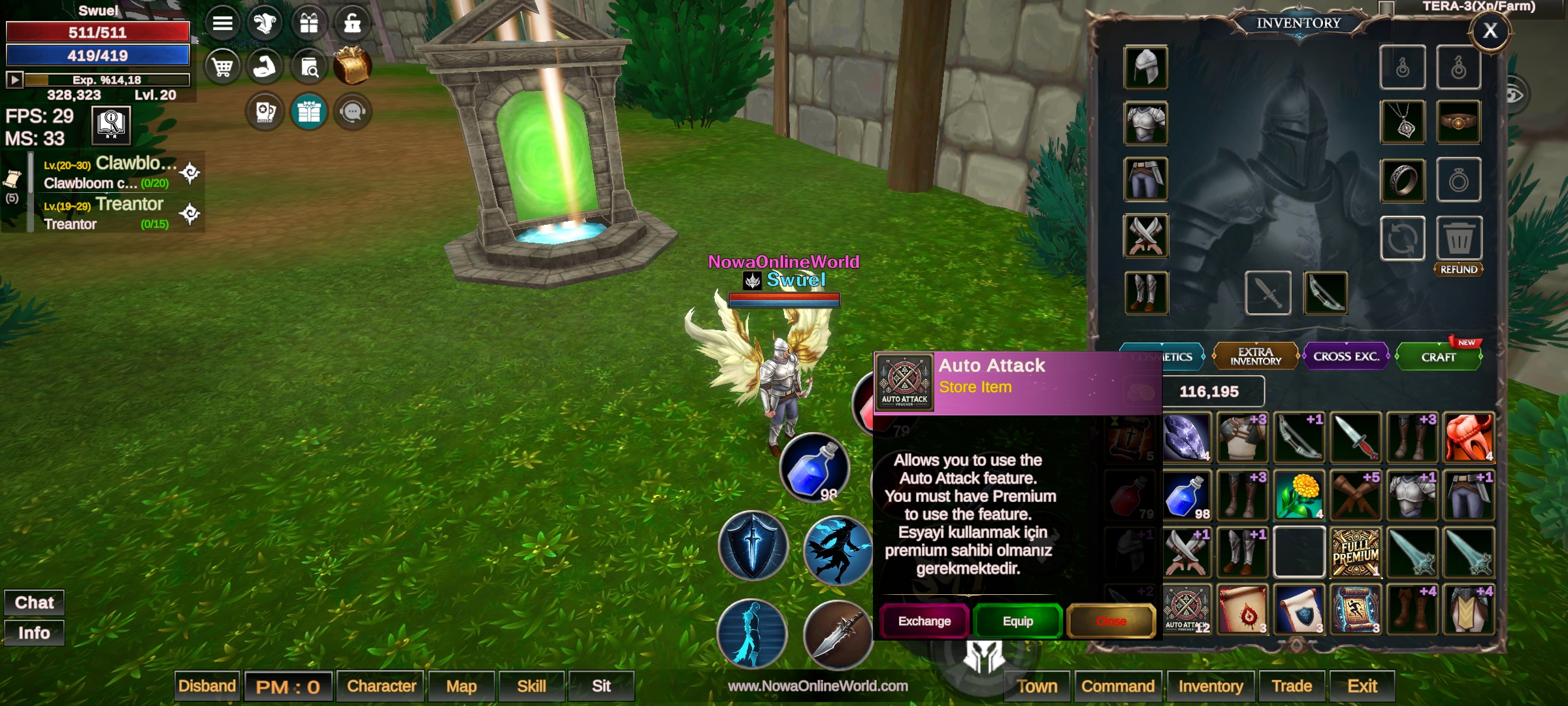Open the Craft tab
This screenshot has width=1568, height=706.
(1438, 358)
